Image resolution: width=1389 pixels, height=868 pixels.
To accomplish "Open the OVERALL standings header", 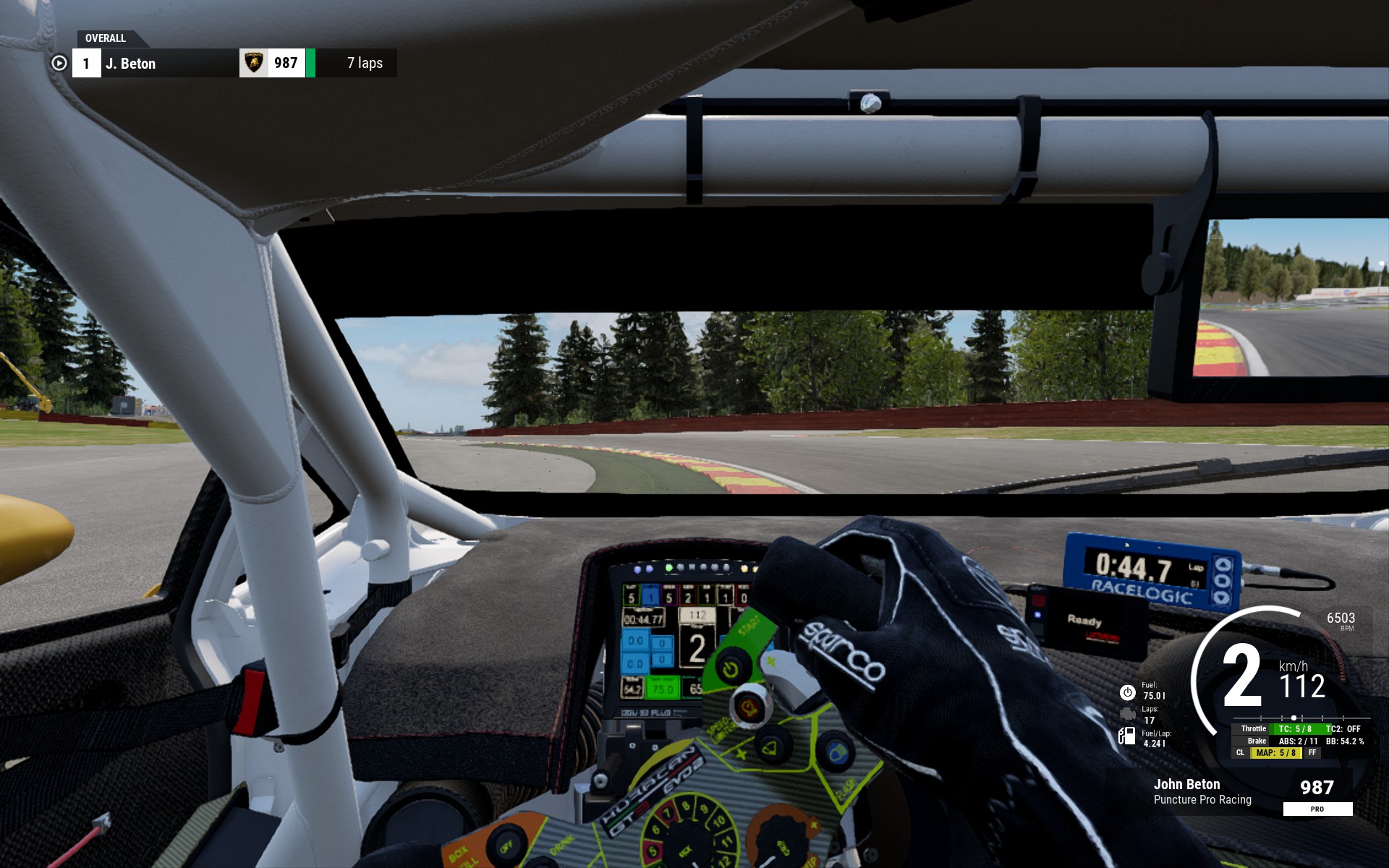I will click(x=106, y=38).
